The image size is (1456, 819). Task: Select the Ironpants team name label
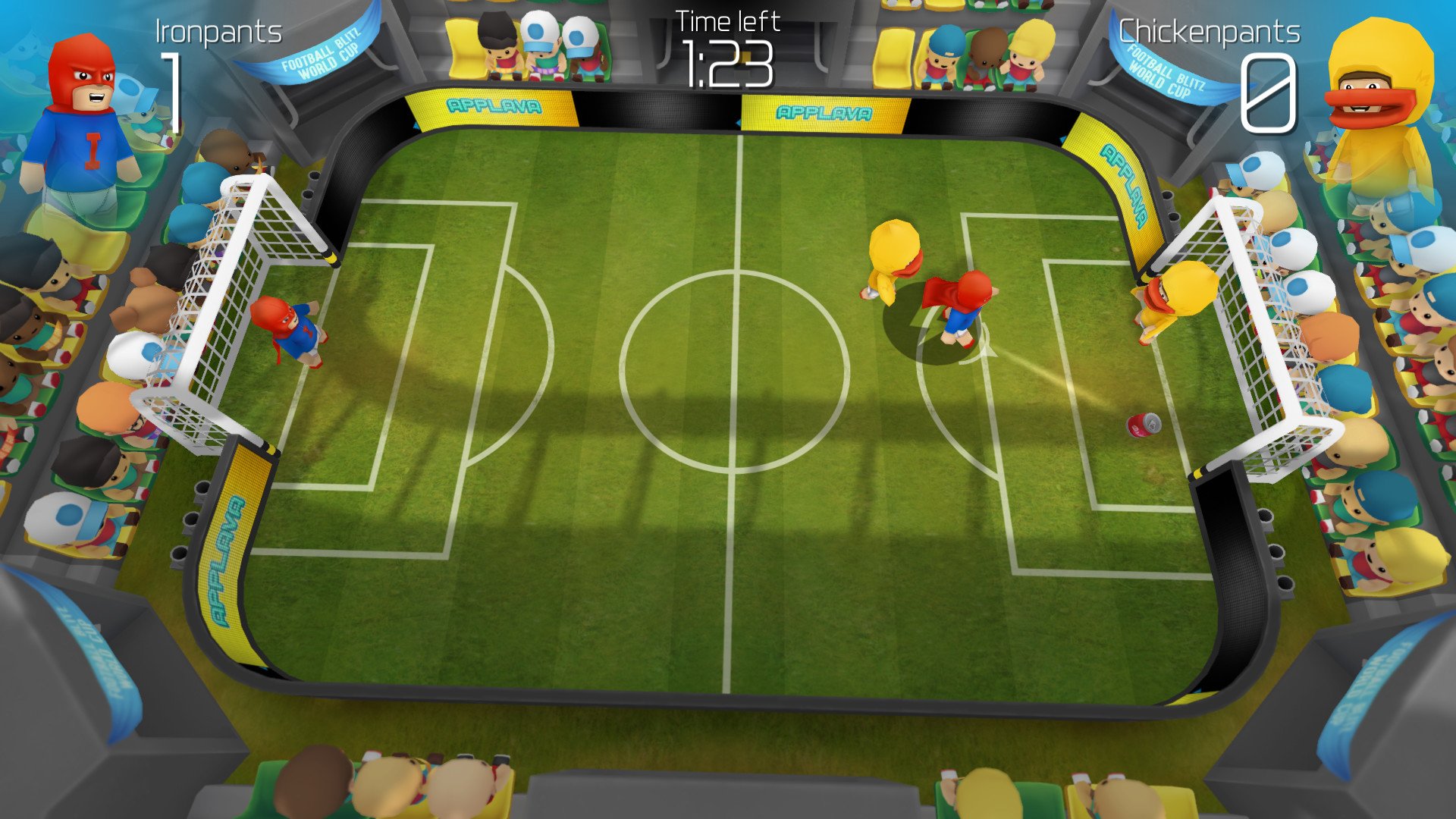218,32
